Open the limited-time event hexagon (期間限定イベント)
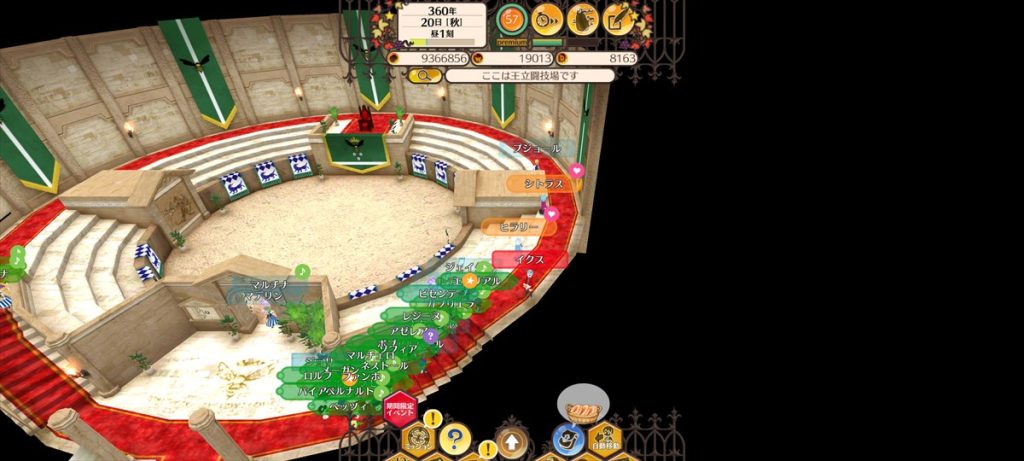 [x=399, y=409]
